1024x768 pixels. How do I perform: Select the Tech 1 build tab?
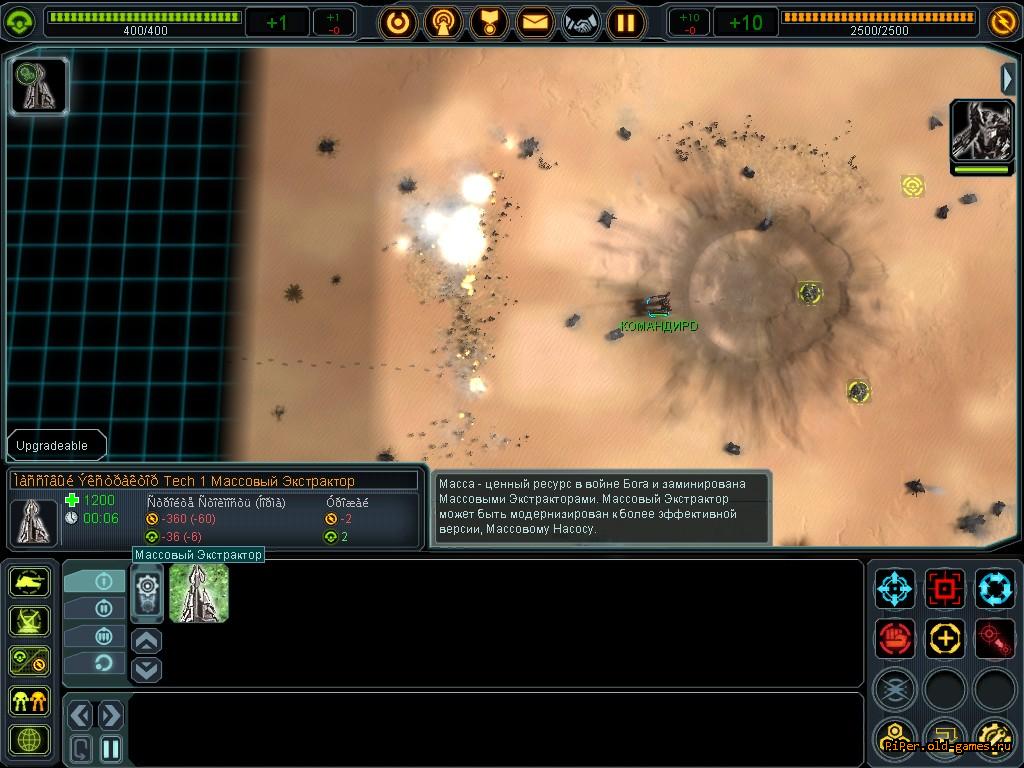[96, 581]
